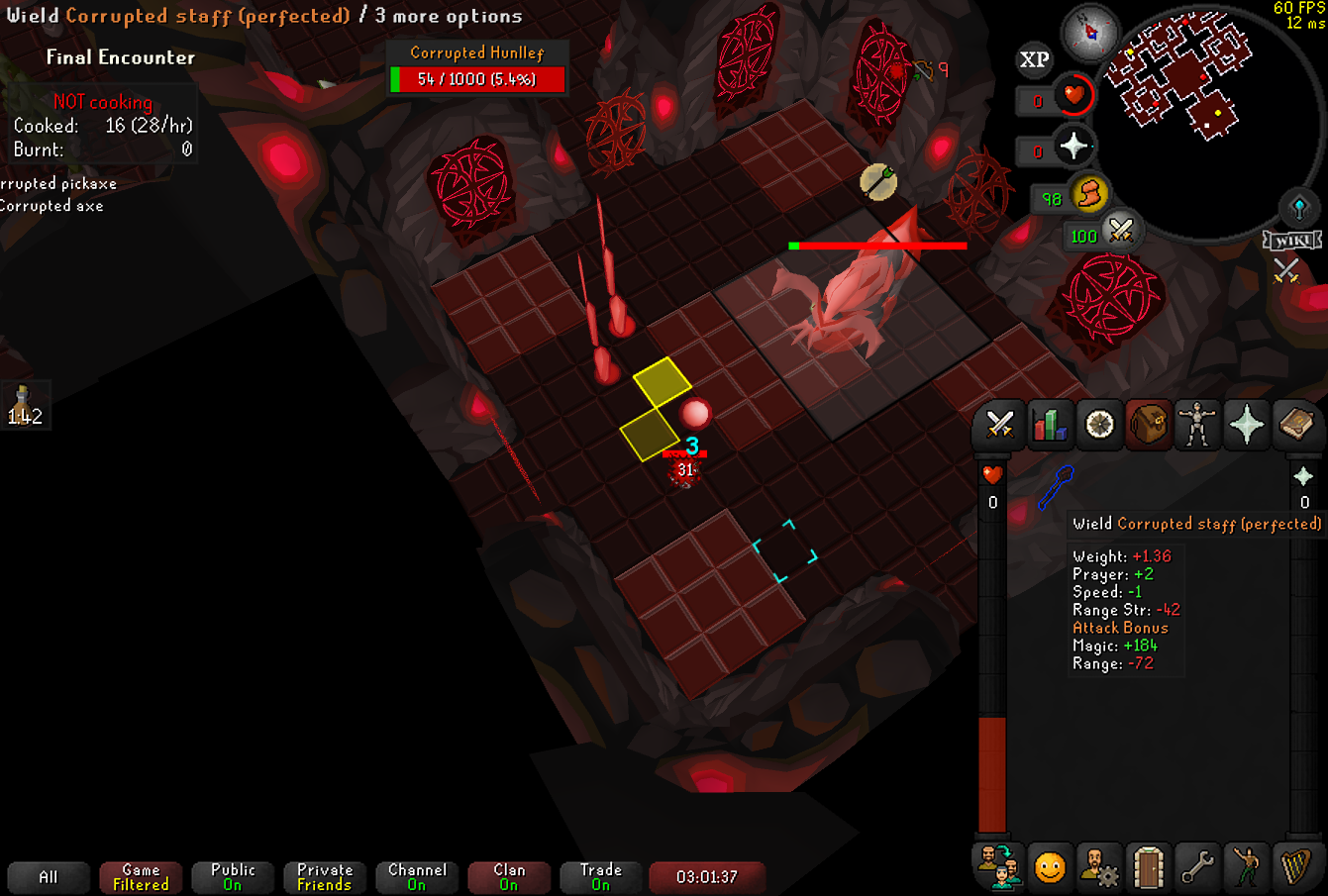Open the Wiki lookup button
The height and width of the screenshot is (896, 1328).
[x=1293, y=241]
